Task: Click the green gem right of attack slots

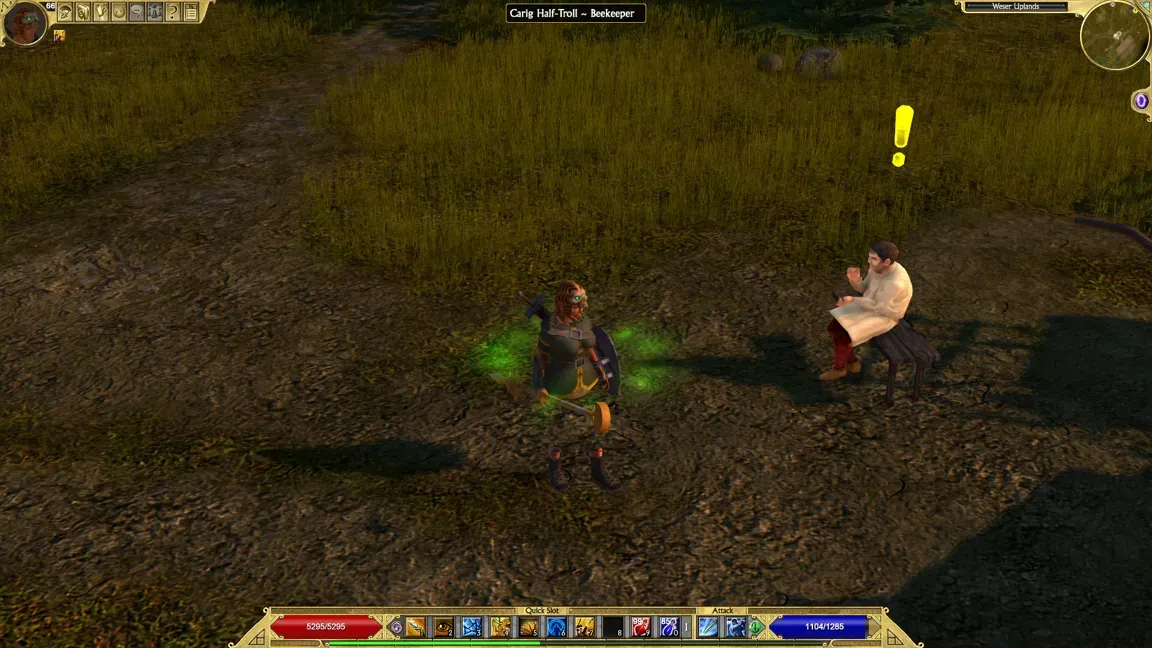Action: (x=757, y=627)
